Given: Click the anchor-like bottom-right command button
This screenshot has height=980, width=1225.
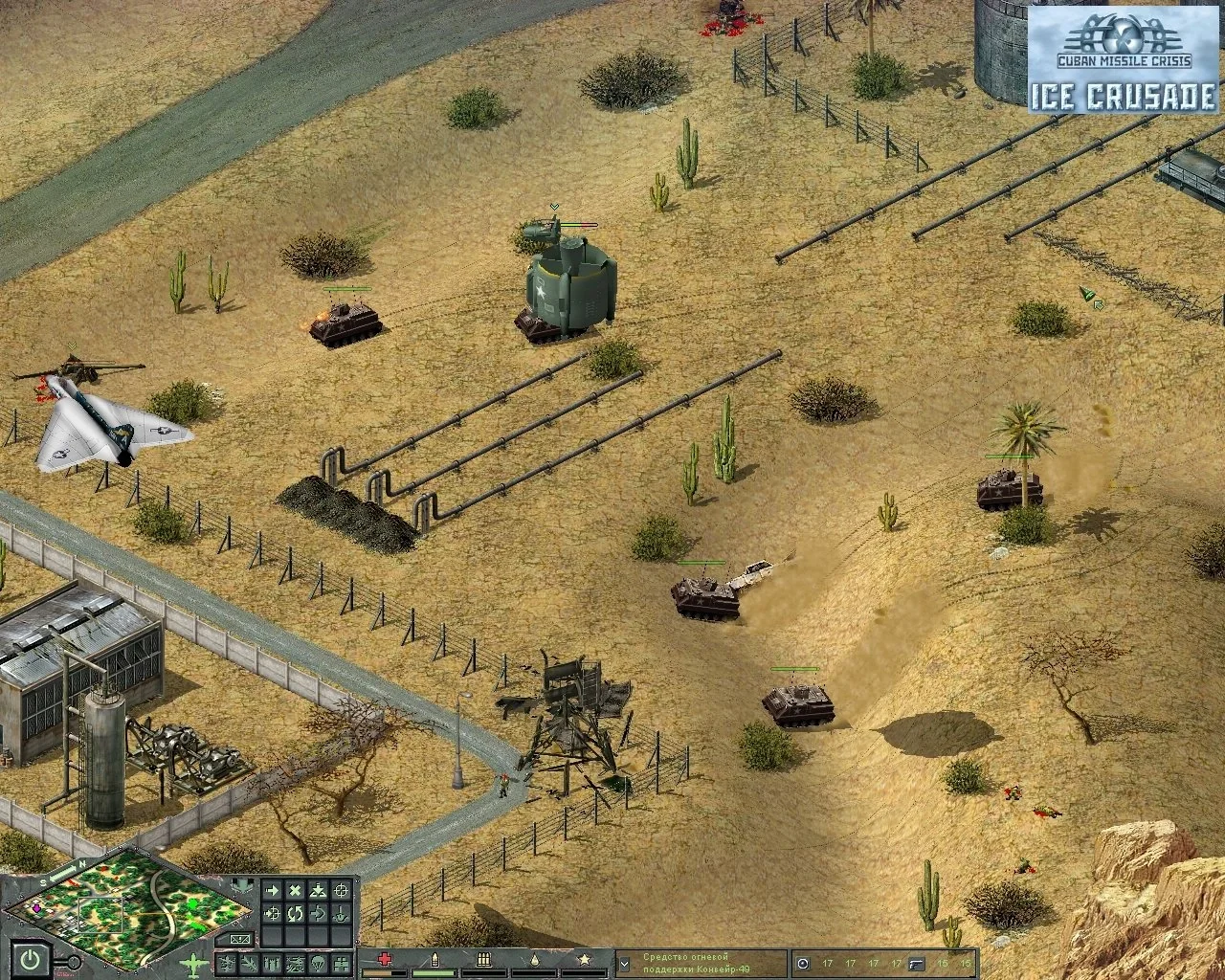Looking at the screenshot, I should (x=342, y=914).
